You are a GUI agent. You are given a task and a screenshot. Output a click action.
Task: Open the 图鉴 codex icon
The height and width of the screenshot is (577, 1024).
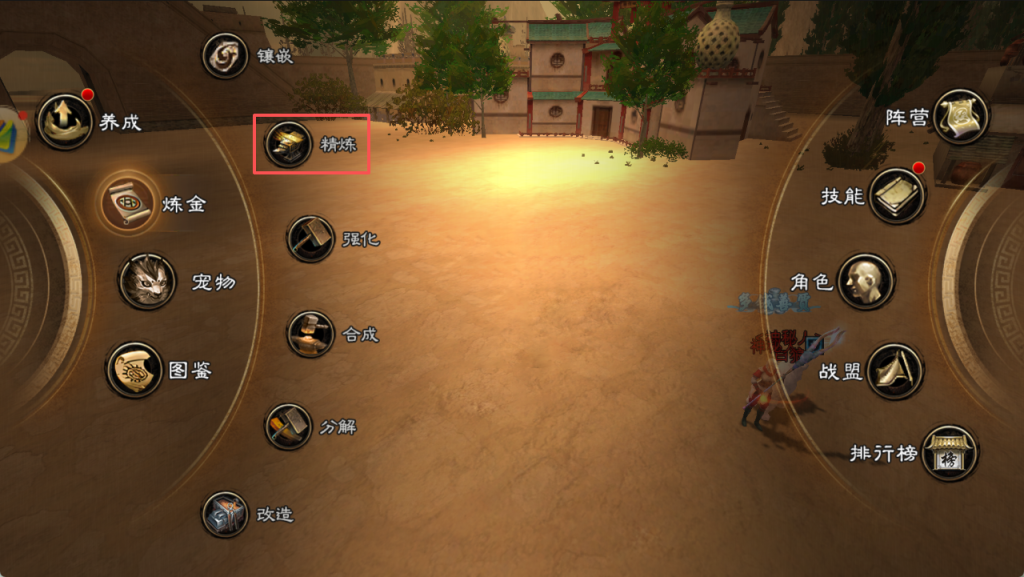(135, 370)
